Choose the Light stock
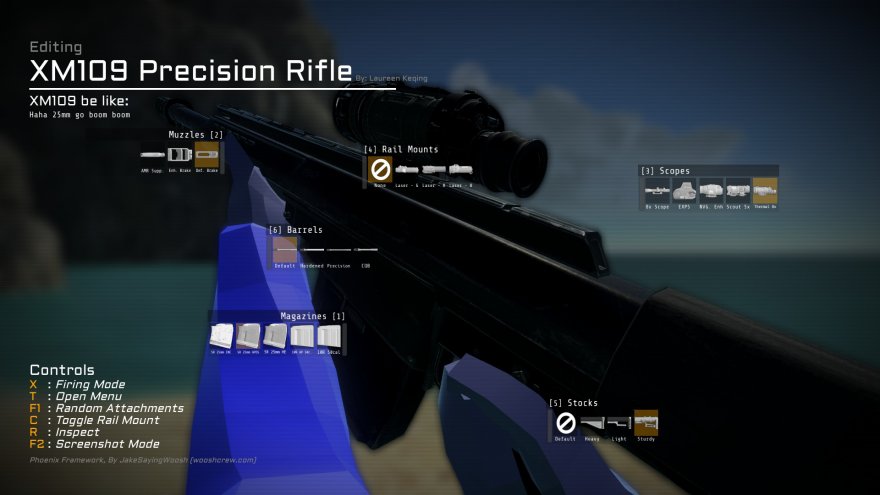The height and width of the screenshot is (495, 880). tap(619, 423)
